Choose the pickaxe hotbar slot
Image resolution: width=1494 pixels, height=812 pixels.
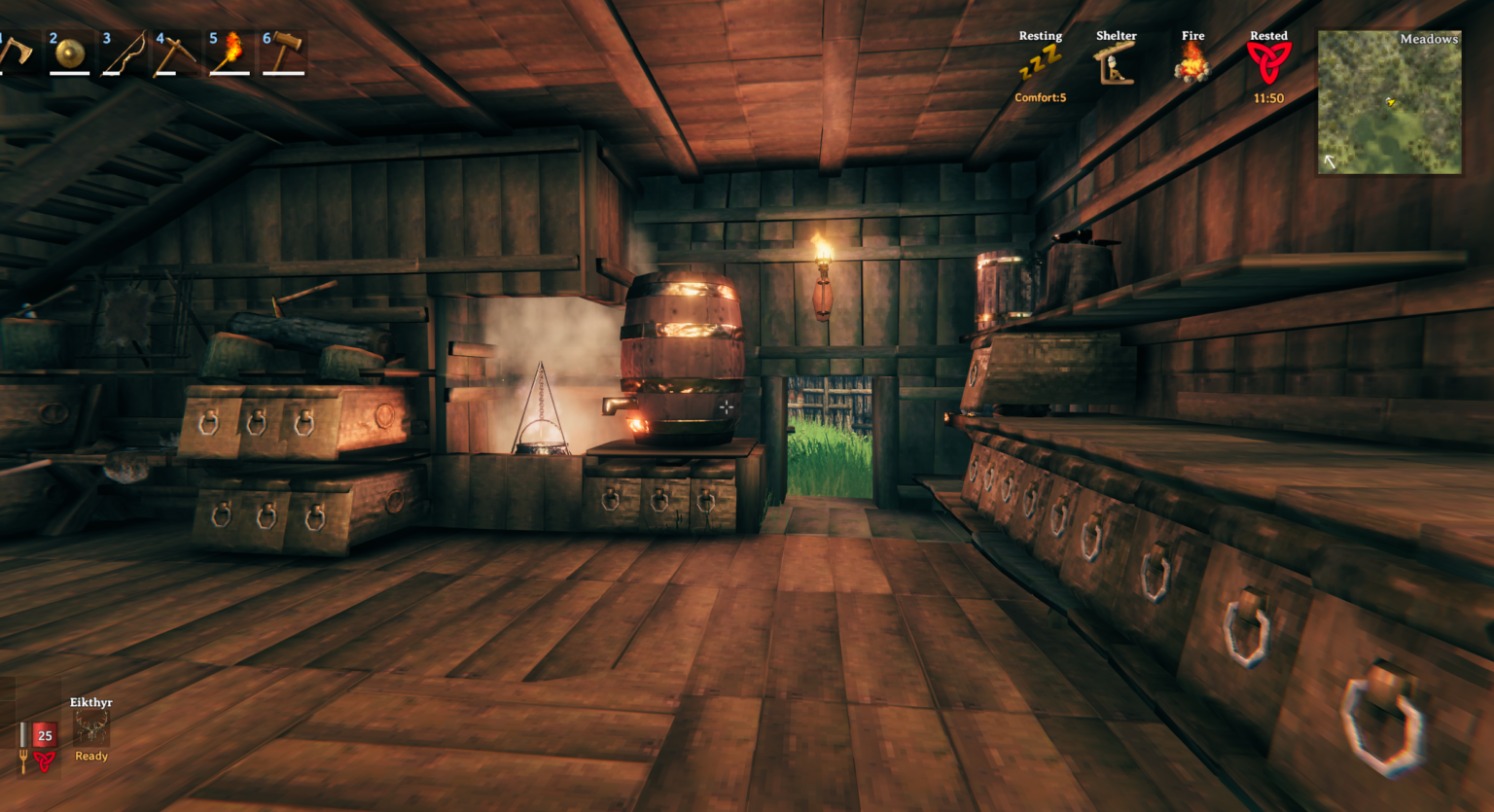tap(176, 53)
